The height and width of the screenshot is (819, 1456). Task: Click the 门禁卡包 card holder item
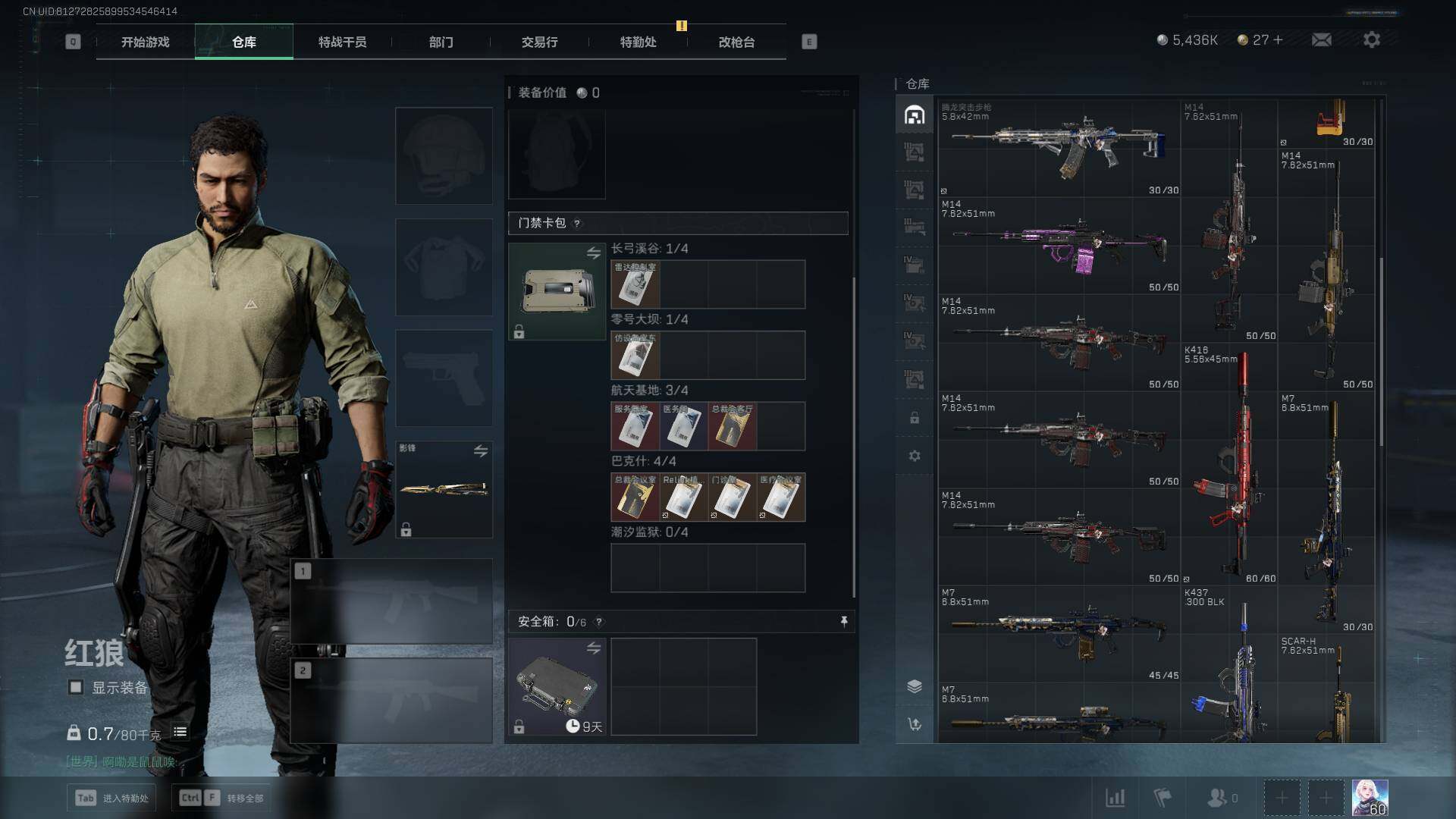point(557,290)
